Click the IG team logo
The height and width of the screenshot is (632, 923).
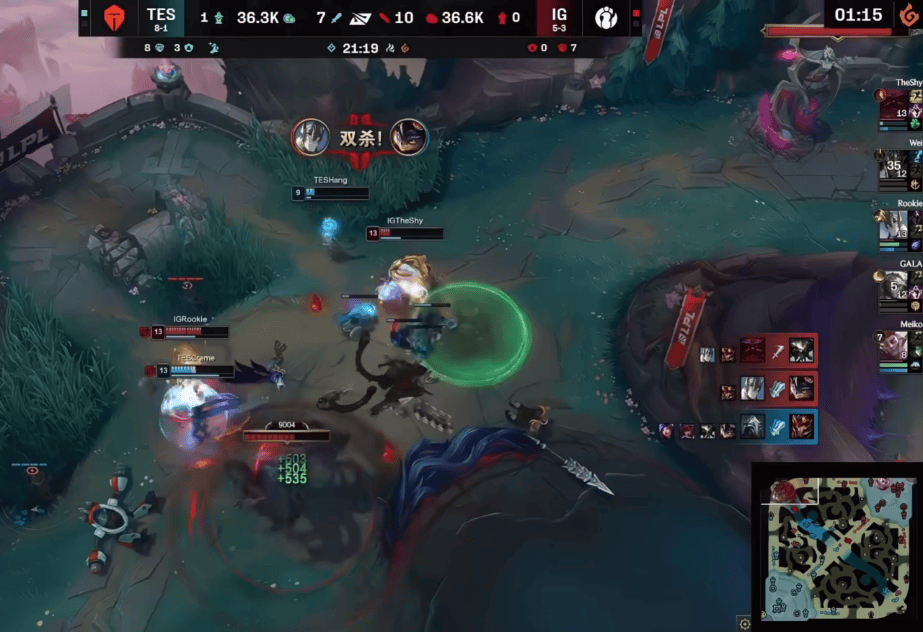606,18
